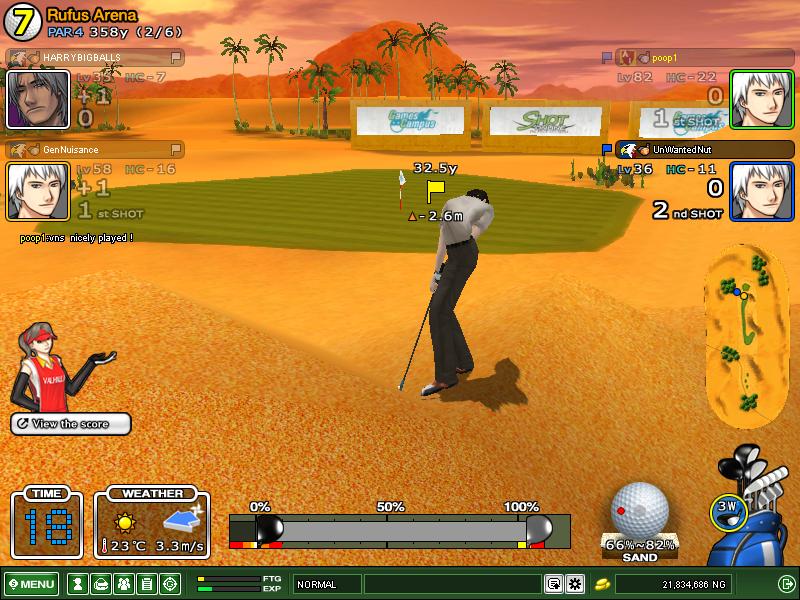Image resolution: width=800 pixels, height=600 pixels.
Task: Open the clipboard list toolbar icon
Action: 146,584
